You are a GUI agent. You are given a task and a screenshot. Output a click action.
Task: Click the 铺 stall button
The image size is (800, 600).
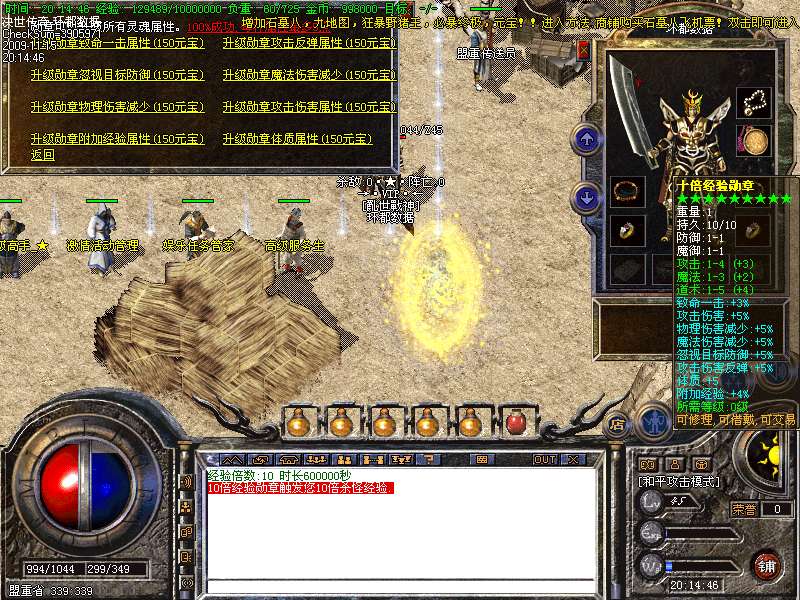click(766, 565)
